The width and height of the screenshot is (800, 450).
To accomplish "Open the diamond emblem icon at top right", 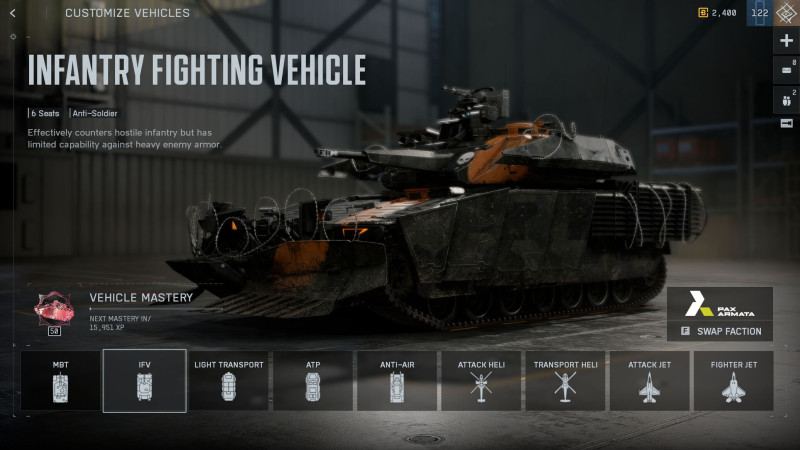I will [x=786, y=13].
